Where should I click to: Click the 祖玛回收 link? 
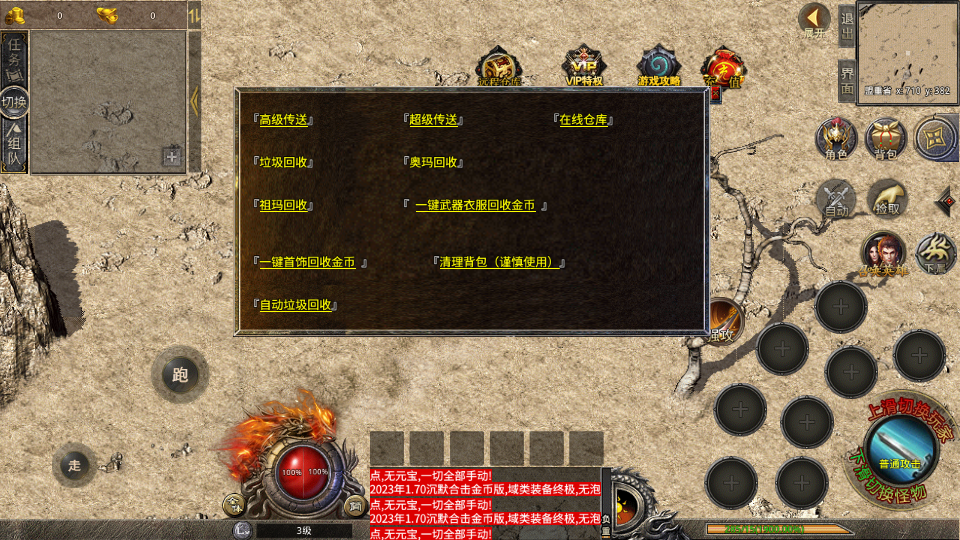click(x=284, y=205)
